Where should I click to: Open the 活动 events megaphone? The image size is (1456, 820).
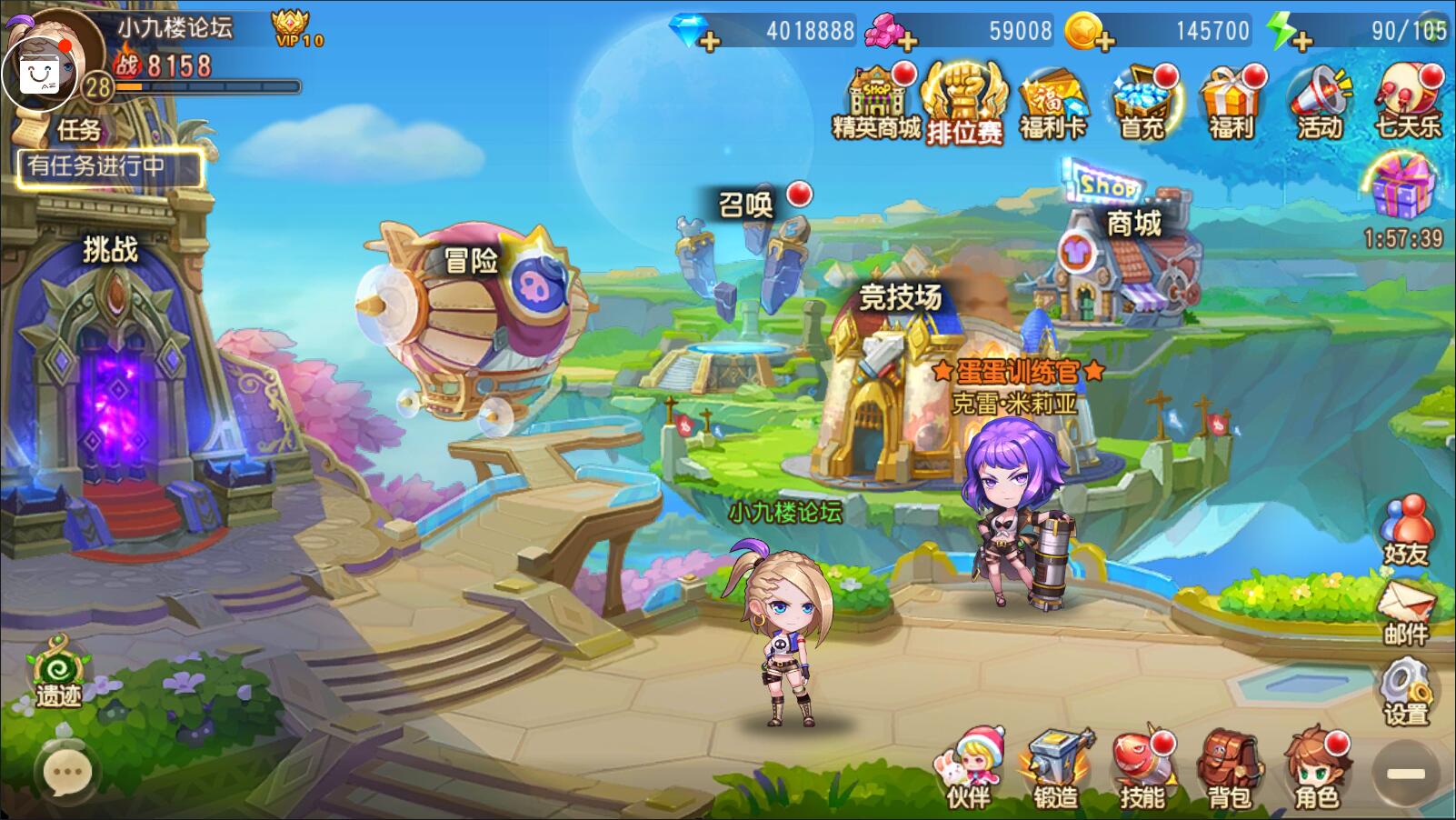coord(1319,102)
